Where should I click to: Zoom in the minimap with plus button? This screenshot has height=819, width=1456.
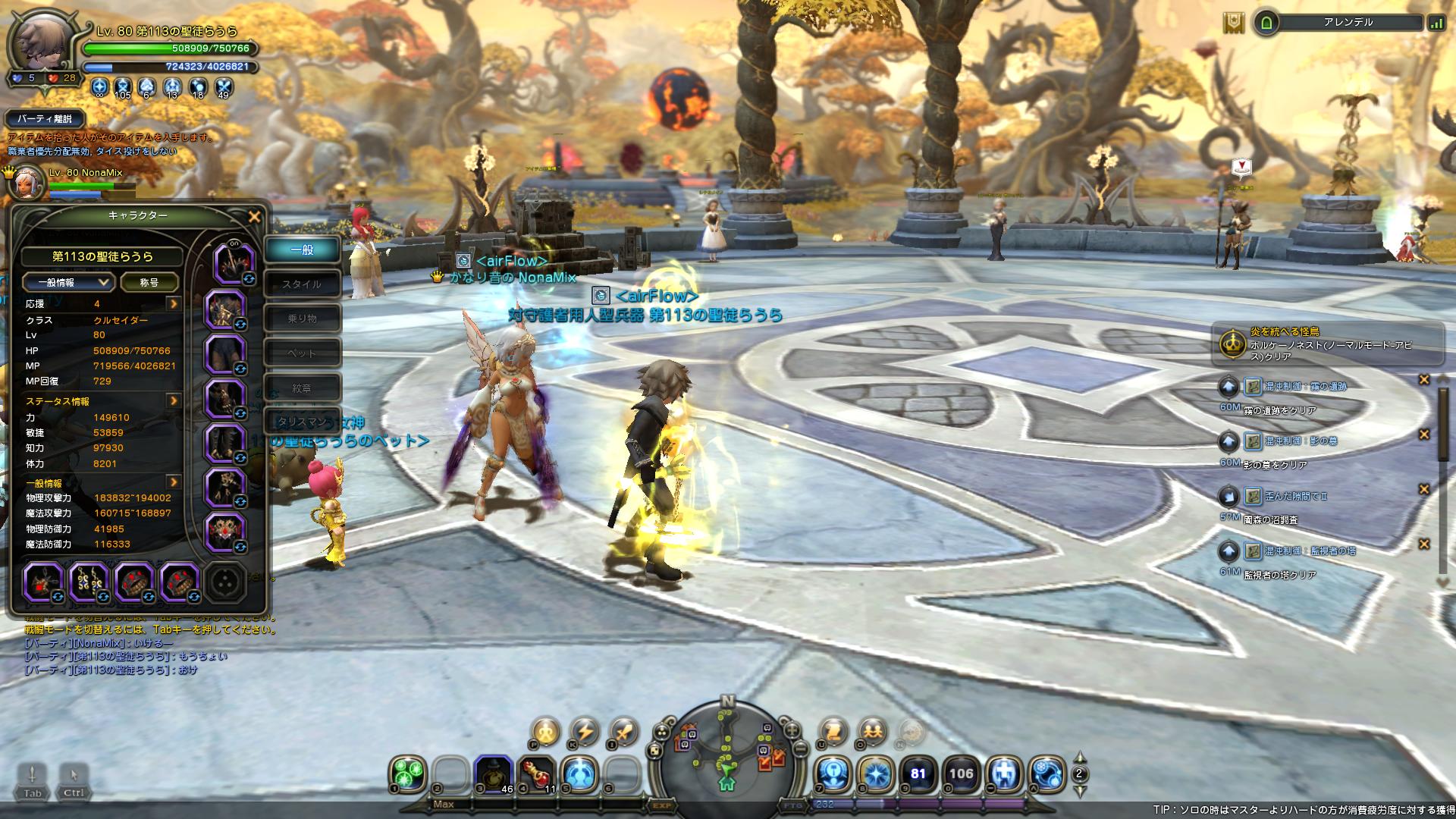point(792,731)
